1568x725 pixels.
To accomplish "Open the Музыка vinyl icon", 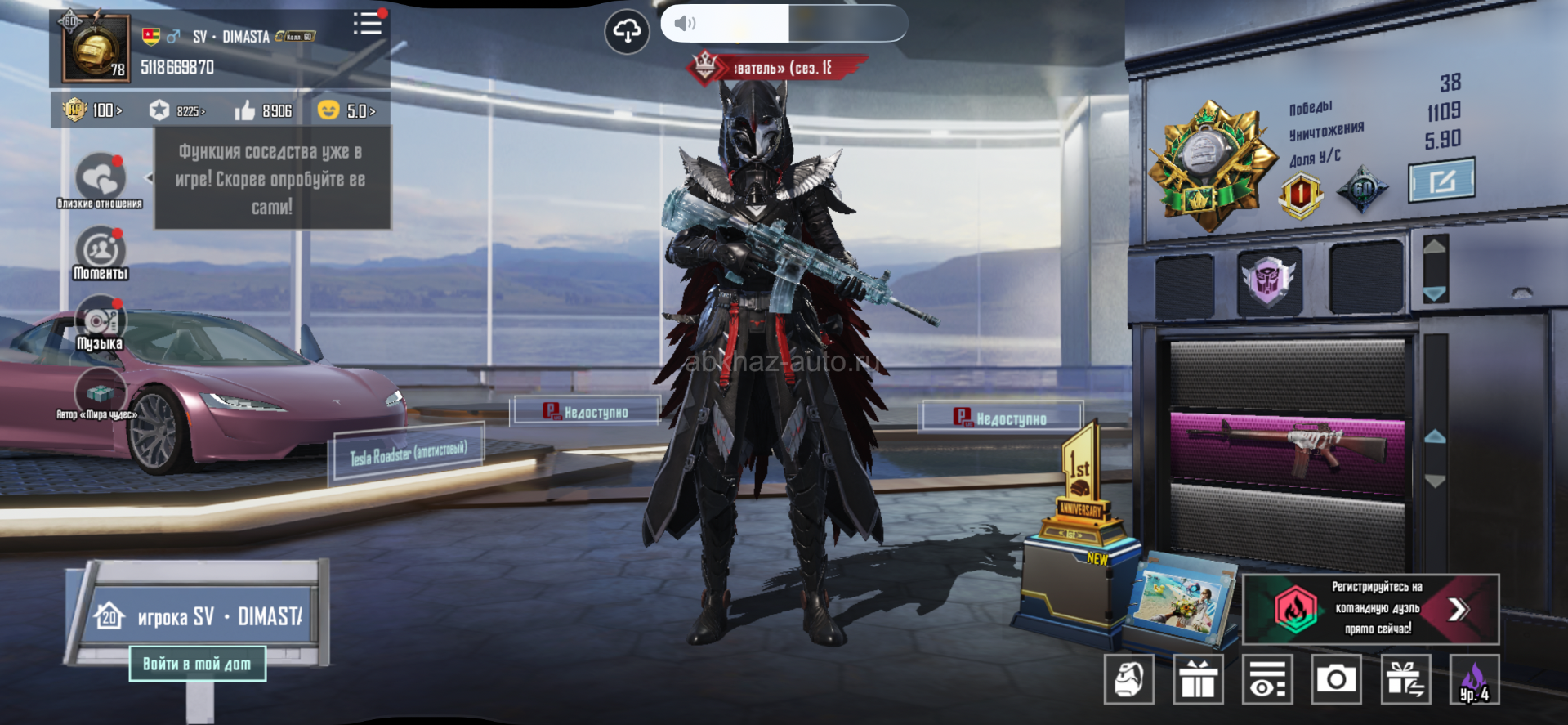I will coord(101,320).
